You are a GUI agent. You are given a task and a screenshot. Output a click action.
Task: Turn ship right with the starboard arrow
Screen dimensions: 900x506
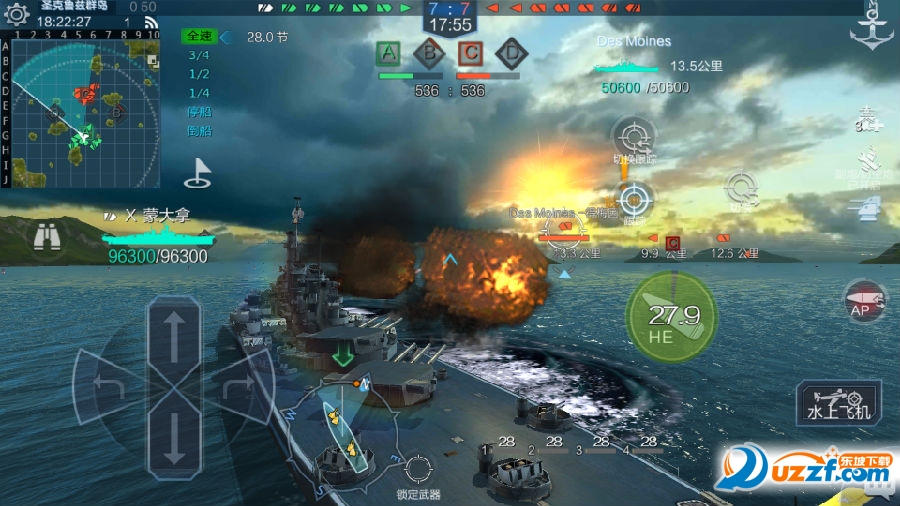240,385
